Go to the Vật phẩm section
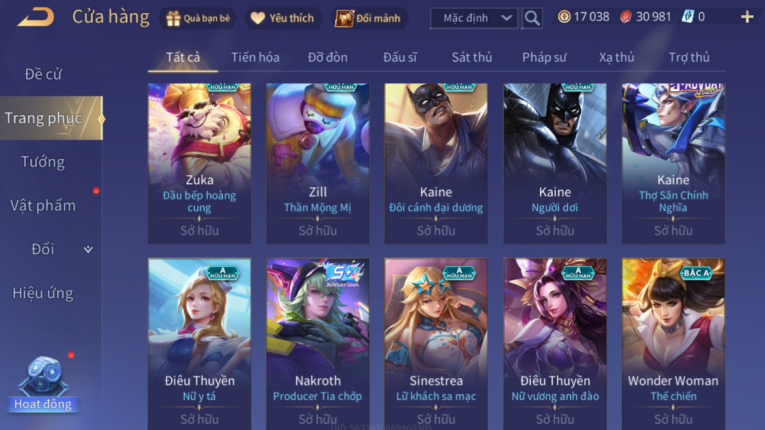This screenshot has width=765, height=430. [x=43, y=206]
